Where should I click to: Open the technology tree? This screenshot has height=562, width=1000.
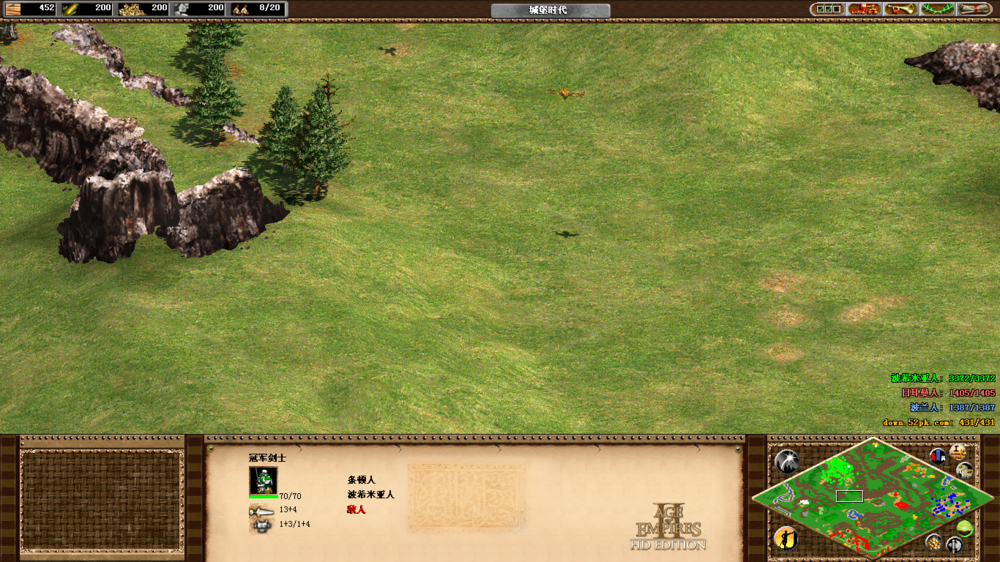[864, 9]
